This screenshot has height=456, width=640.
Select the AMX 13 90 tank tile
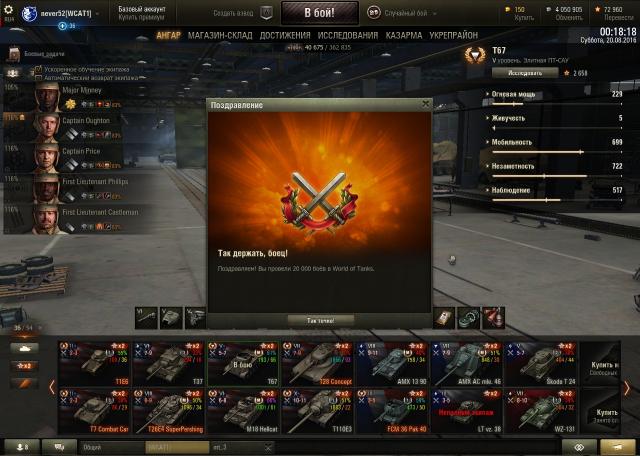[x=391, y=364]
